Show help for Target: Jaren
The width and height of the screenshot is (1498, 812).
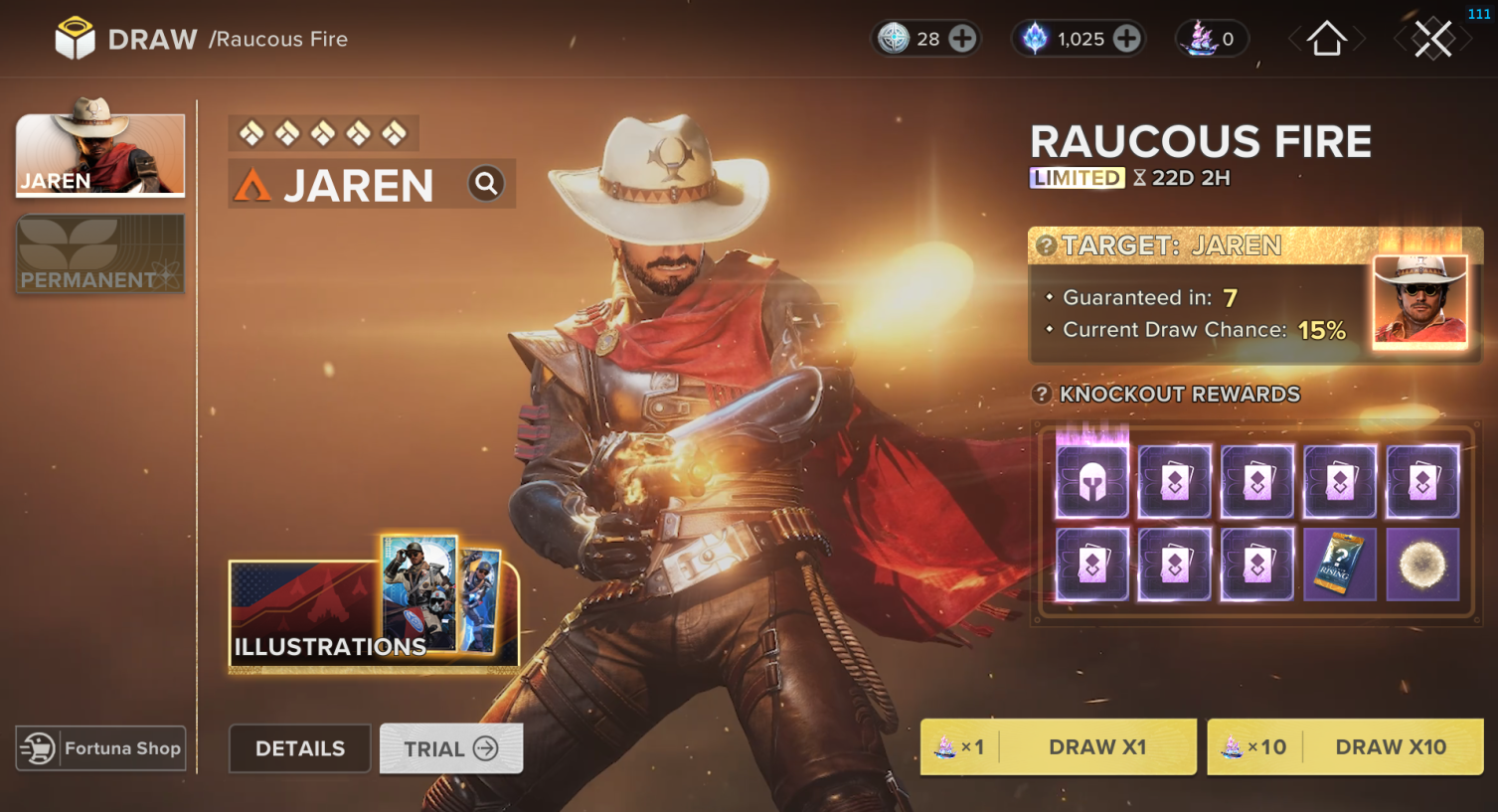(x=1046, y=245)
